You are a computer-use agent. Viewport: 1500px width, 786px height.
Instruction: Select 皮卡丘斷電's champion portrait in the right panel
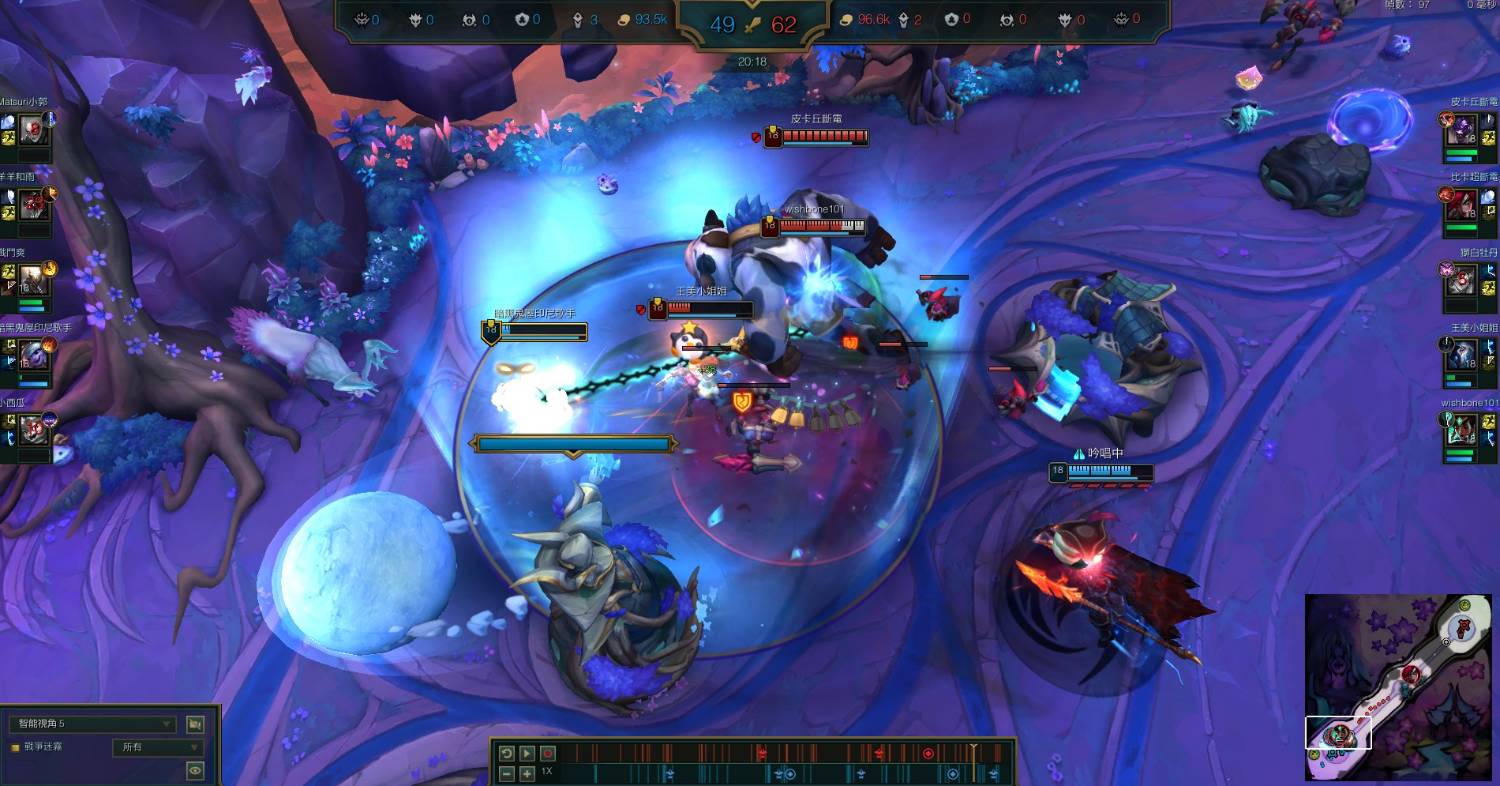[1462, 129]
